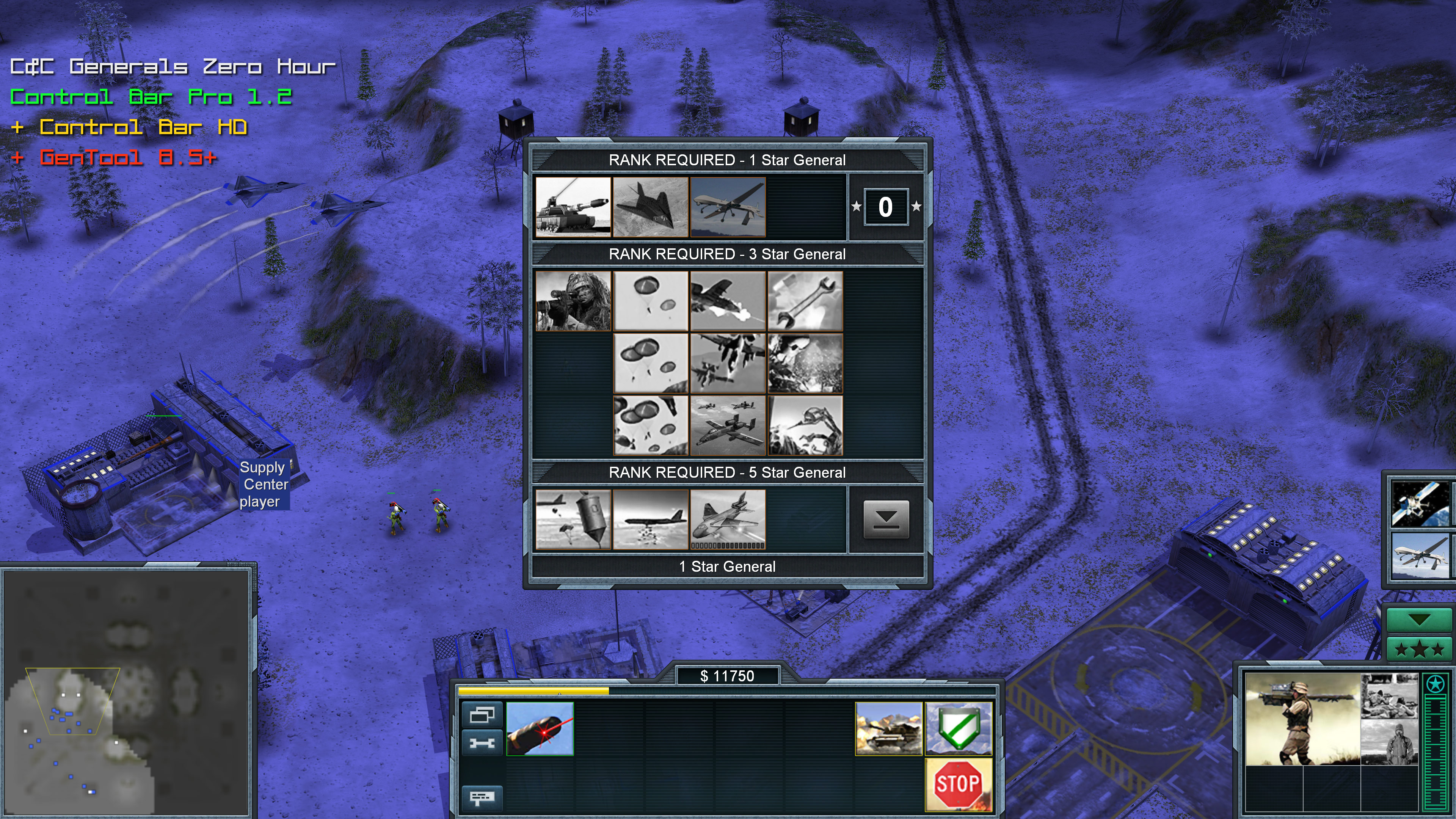1456x819 pixels.
Task: Pick the parachute bomb five-star power
Action: coord(573,519)
